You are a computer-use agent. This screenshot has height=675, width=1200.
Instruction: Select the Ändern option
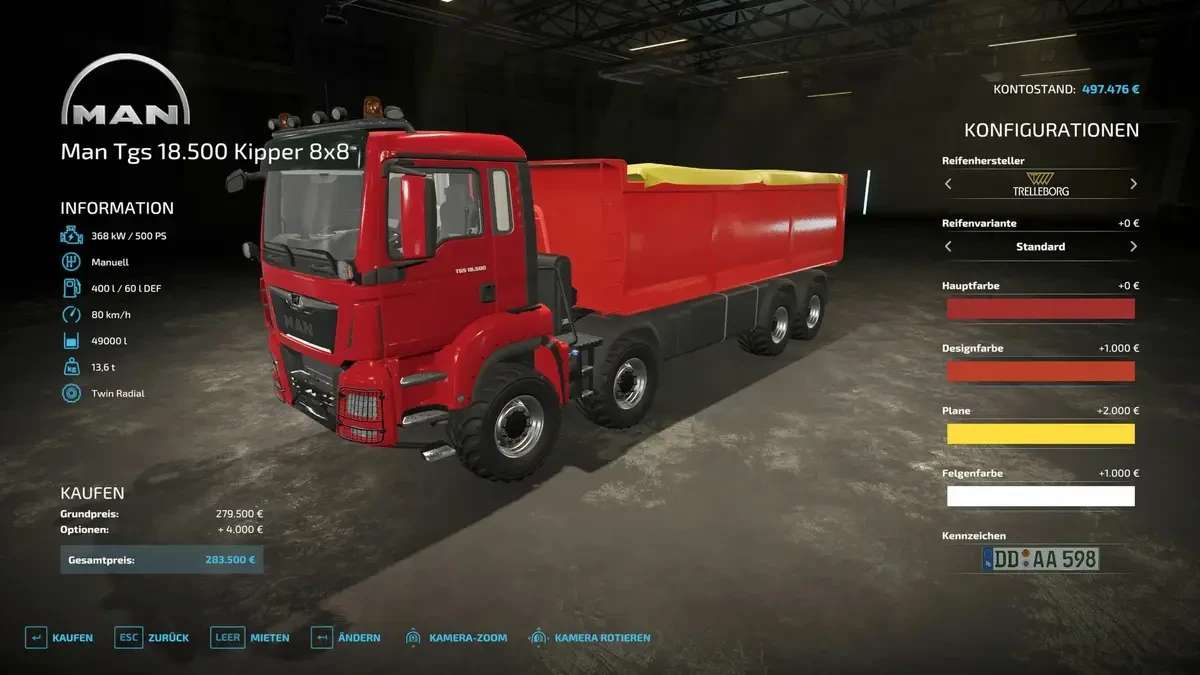click(x=346, y=637)
